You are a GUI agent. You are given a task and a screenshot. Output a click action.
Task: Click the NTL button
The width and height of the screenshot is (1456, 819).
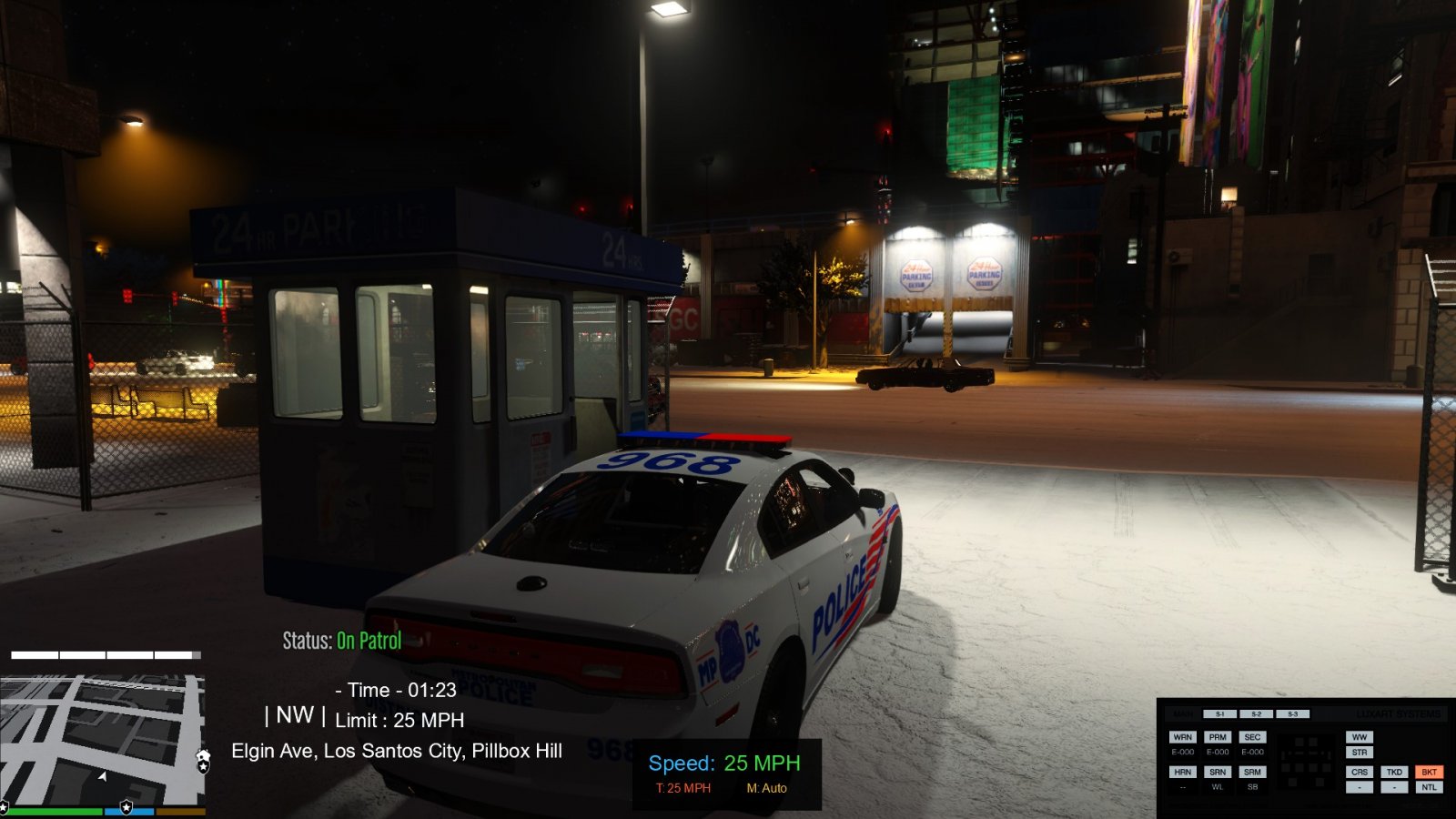coord(1429,787)
